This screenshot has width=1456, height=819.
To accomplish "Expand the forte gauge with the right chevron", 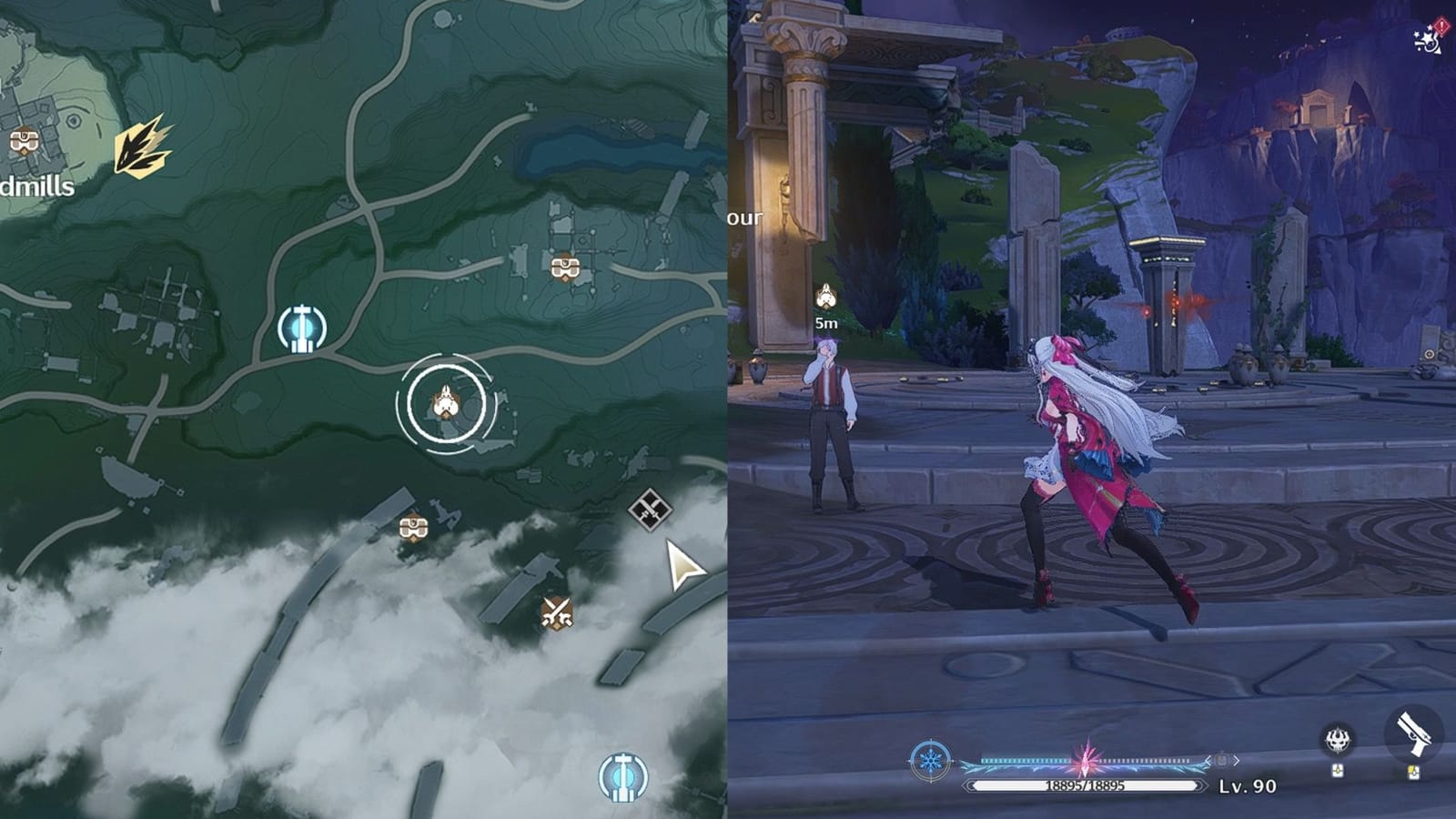I will [x=1236, y=762].
